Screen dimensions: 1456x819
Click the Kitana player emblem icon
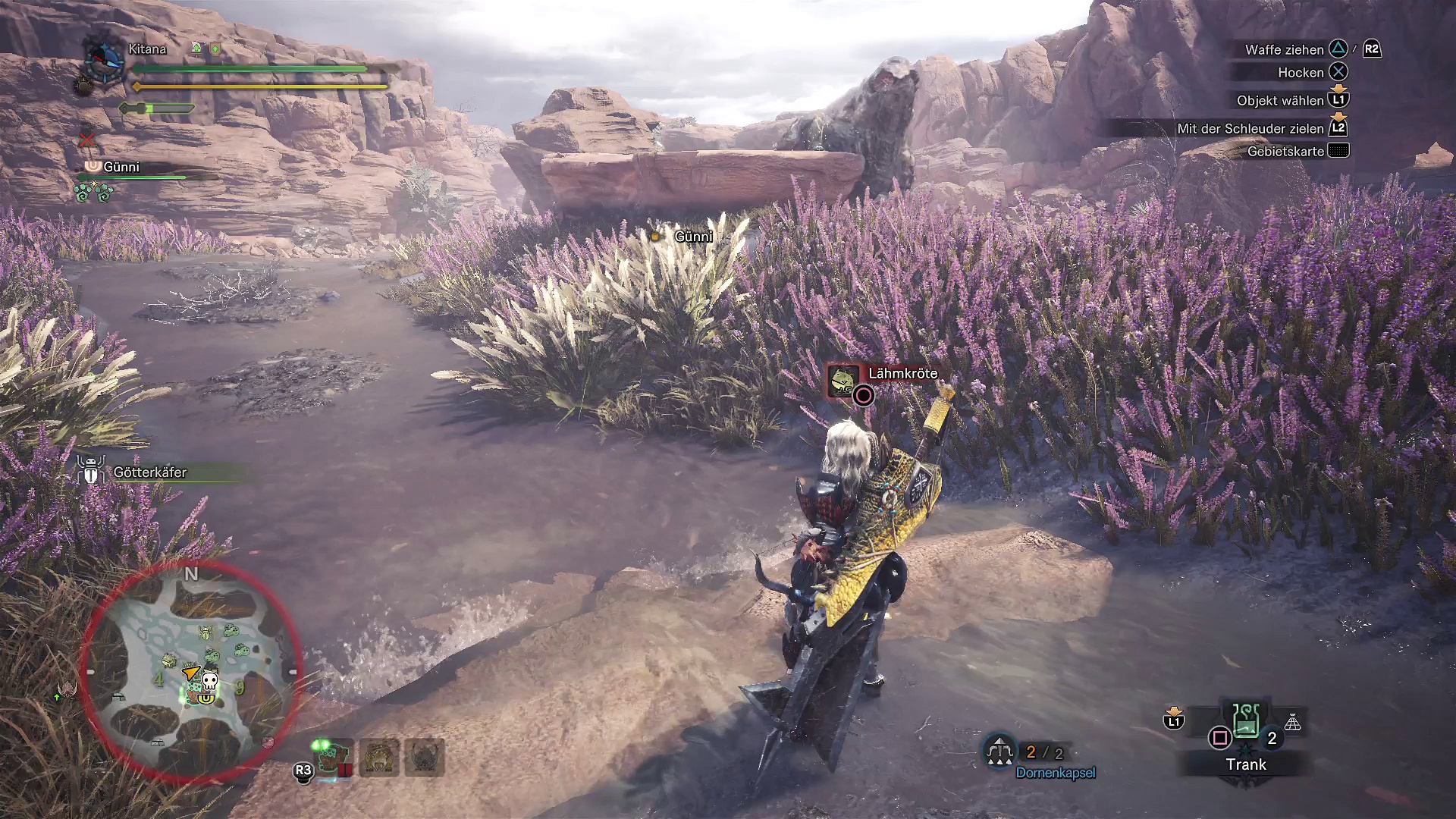pos(104,60)
